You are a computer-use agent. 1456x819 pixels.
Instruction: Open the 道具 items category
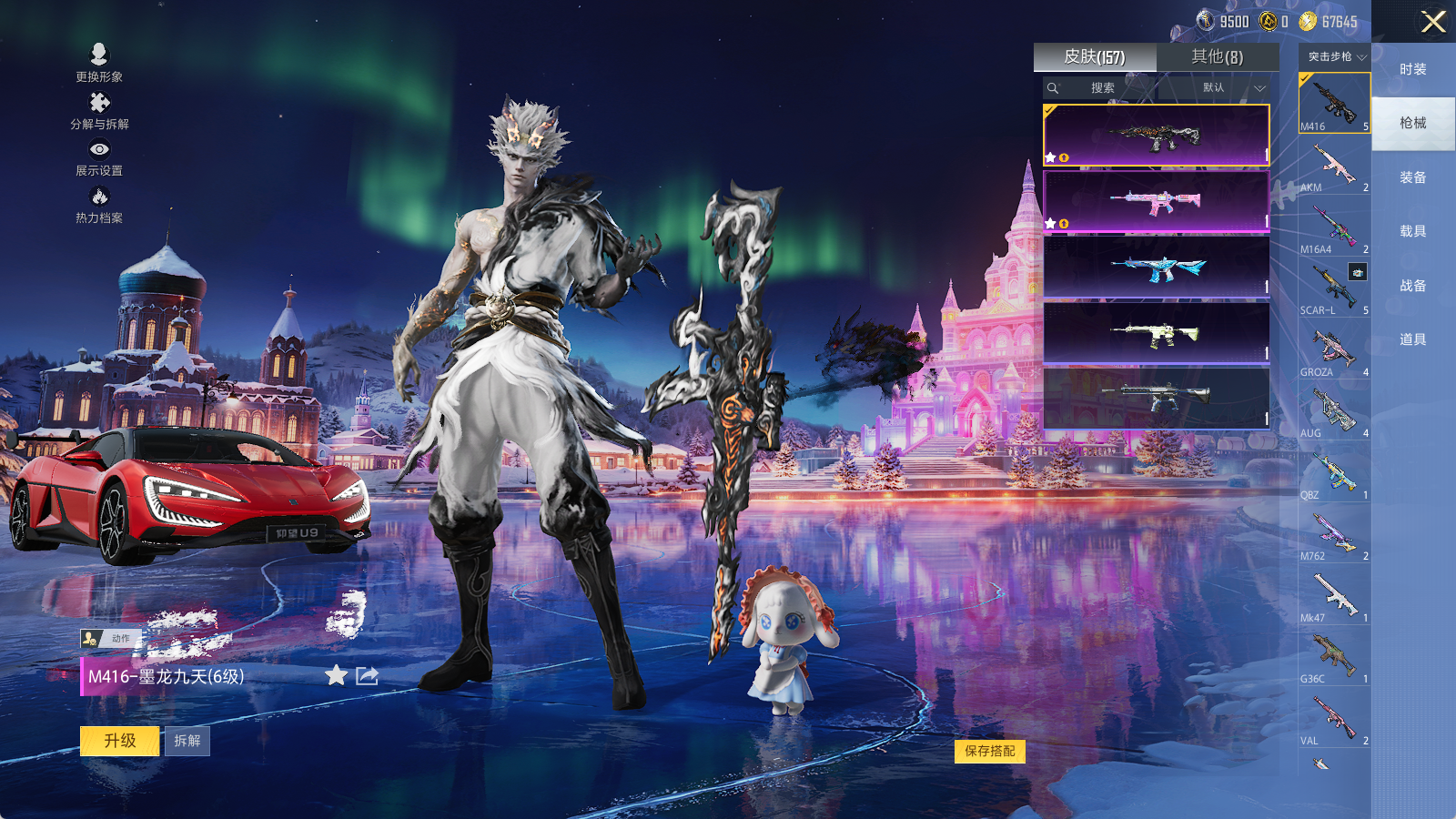click(x=1412, y=339)
